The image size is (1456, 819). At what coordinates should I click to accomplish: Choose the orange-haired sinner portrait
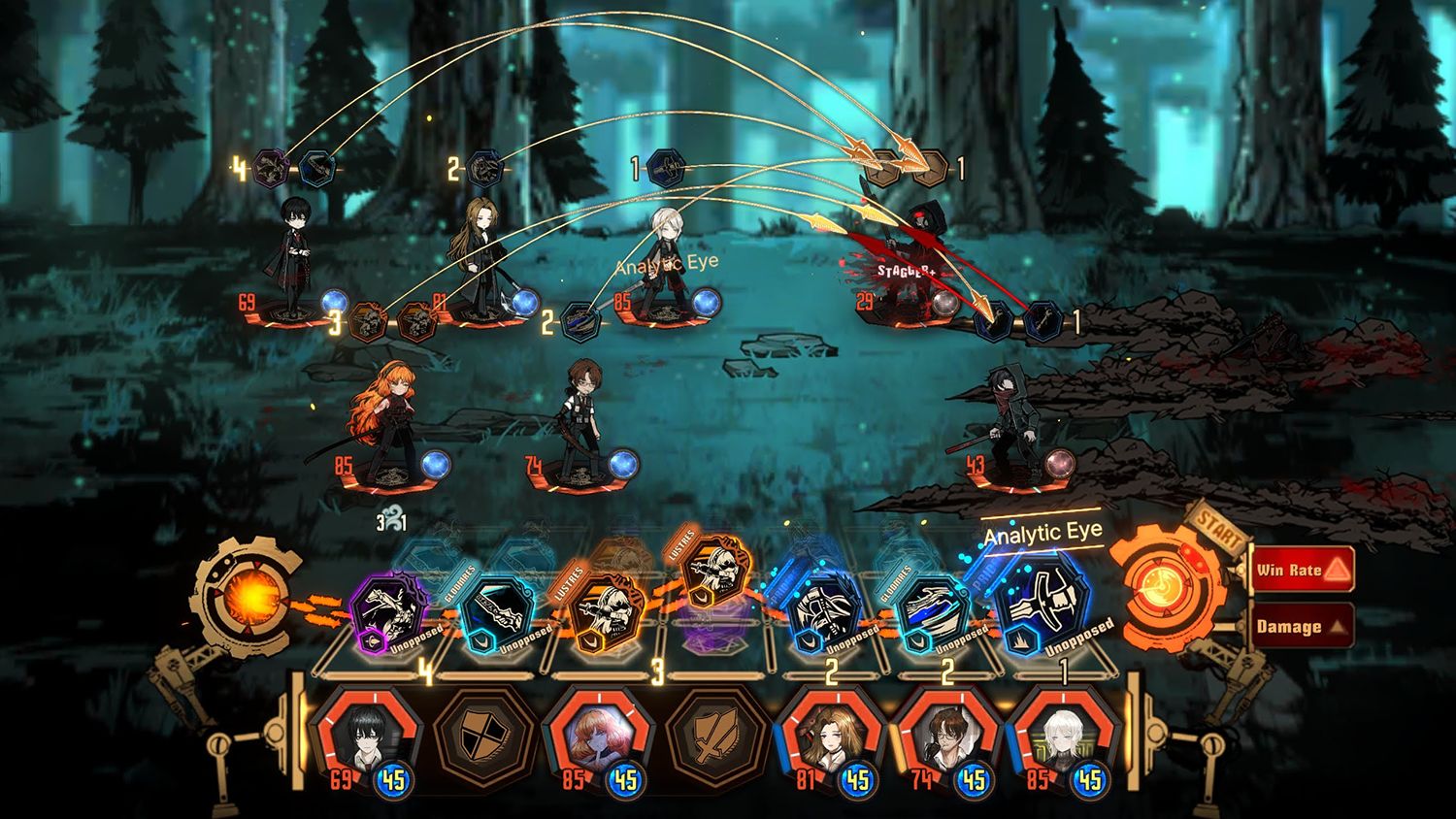596,739
